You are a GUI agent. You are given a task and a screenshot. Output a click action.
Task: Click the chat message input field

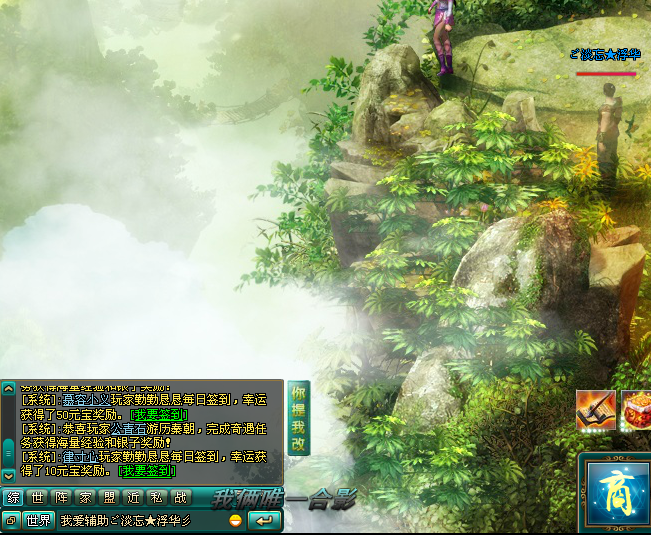140,520
